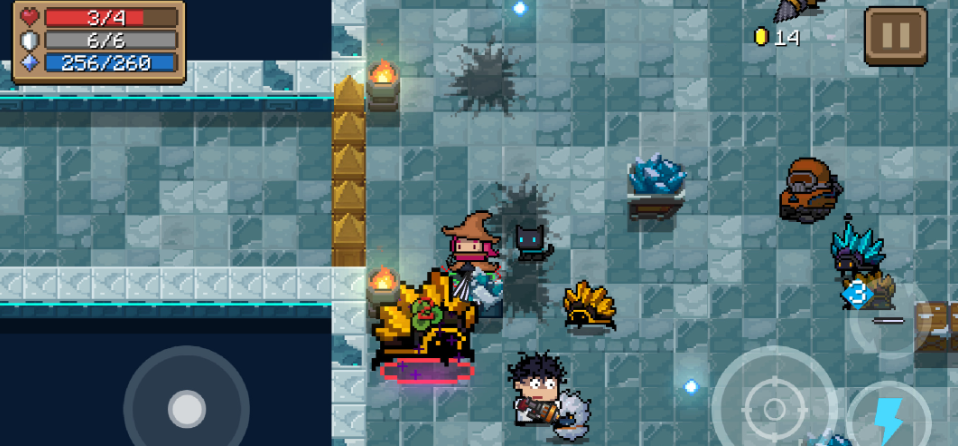The image size is (958, 446).
Task: Tap the crosshair attack button
Action: pos(775,406)
